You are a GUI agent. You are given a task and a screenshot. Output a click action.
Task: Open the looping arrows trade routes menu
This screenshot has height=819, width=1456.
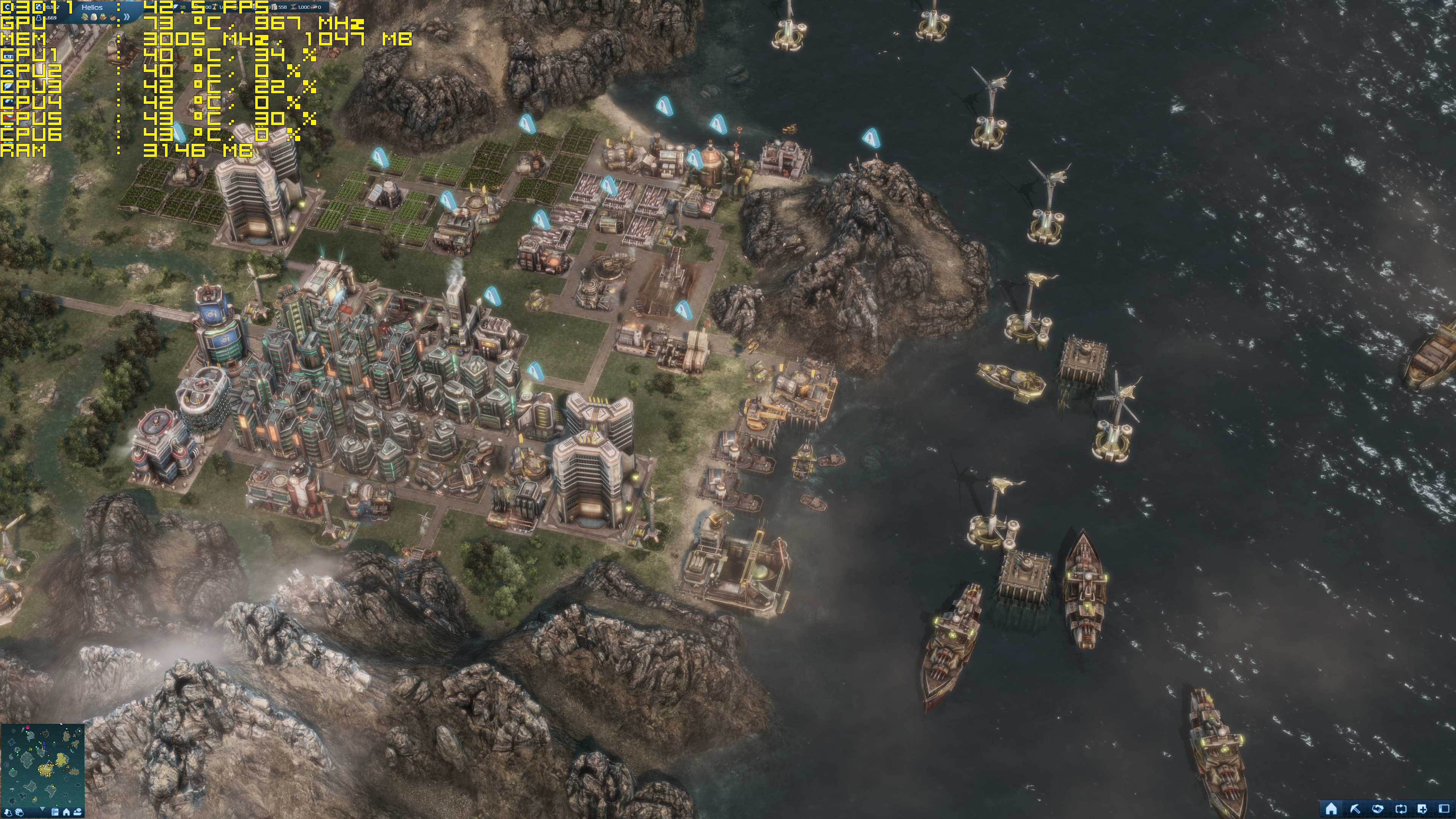(1401, 809)
